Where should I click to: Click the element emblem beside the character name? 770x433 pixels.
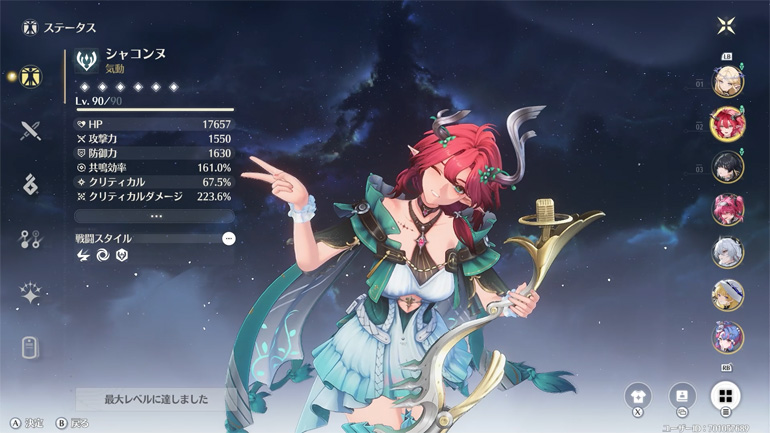[87, 62]
